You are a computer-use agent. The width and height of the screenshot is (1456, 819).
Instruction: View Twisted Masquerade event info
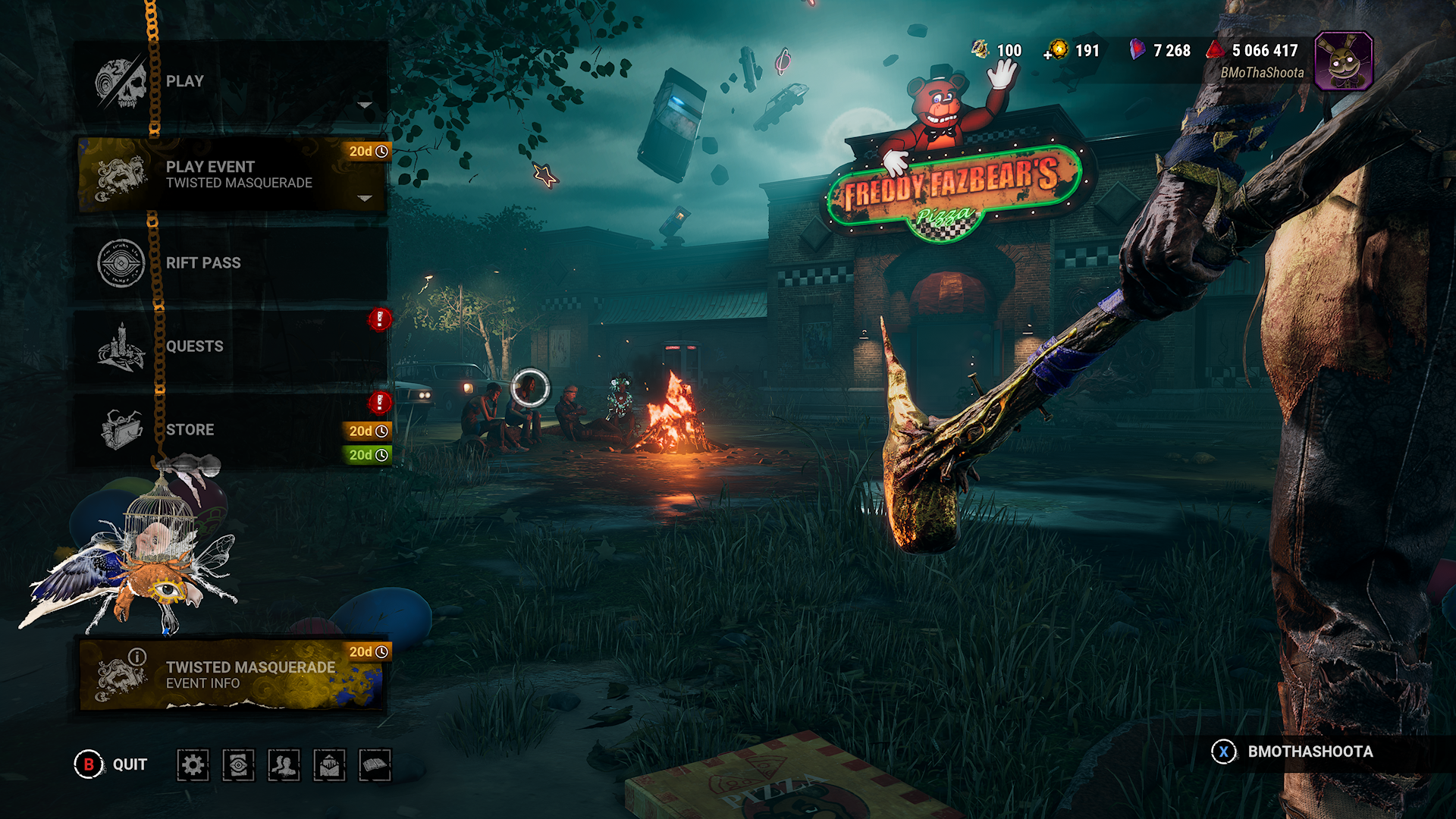[x=231, y=674]
